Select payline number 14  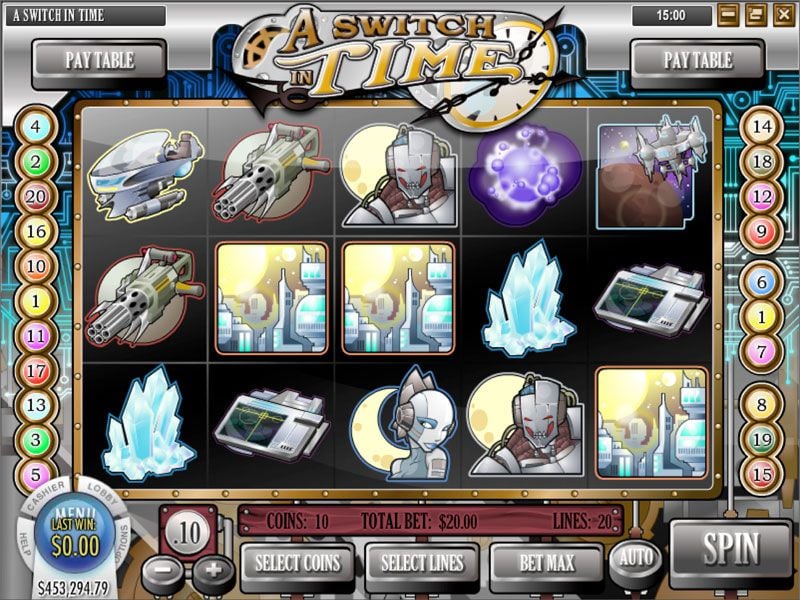click(x=762, y=128)
